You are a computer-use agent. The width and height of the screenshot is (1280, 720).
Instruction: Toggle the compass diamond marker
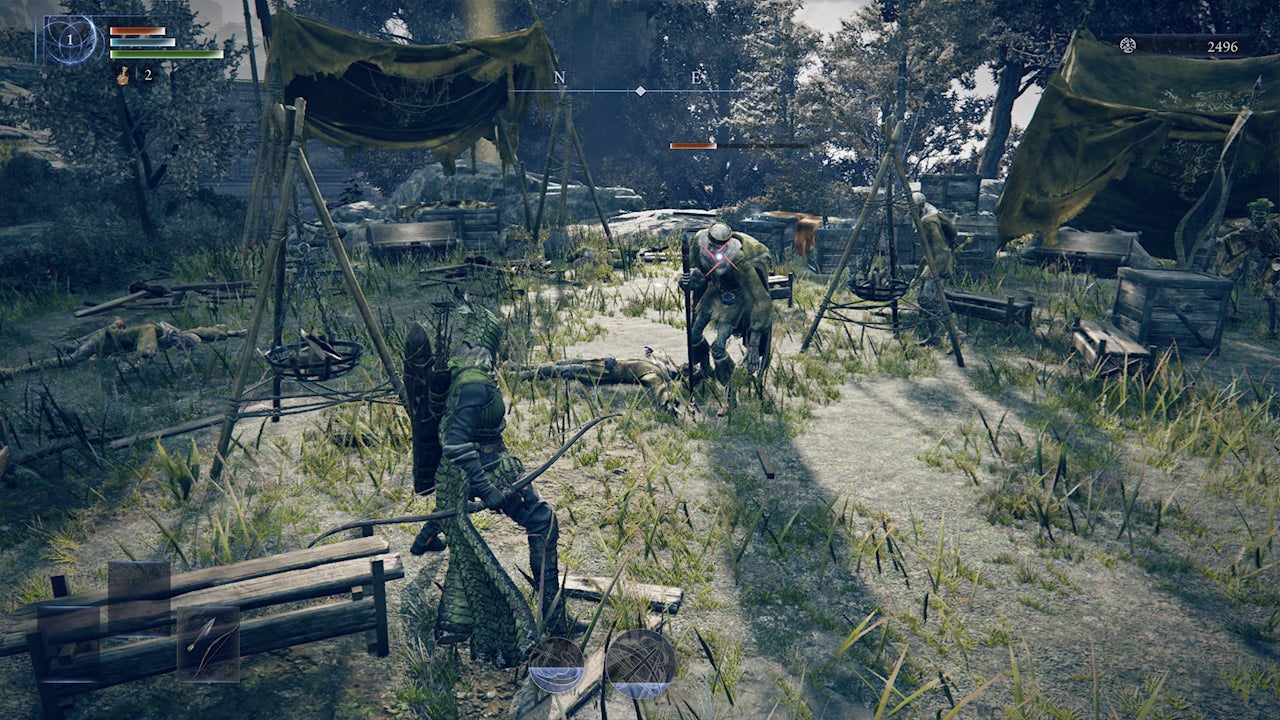pos(639,90)
